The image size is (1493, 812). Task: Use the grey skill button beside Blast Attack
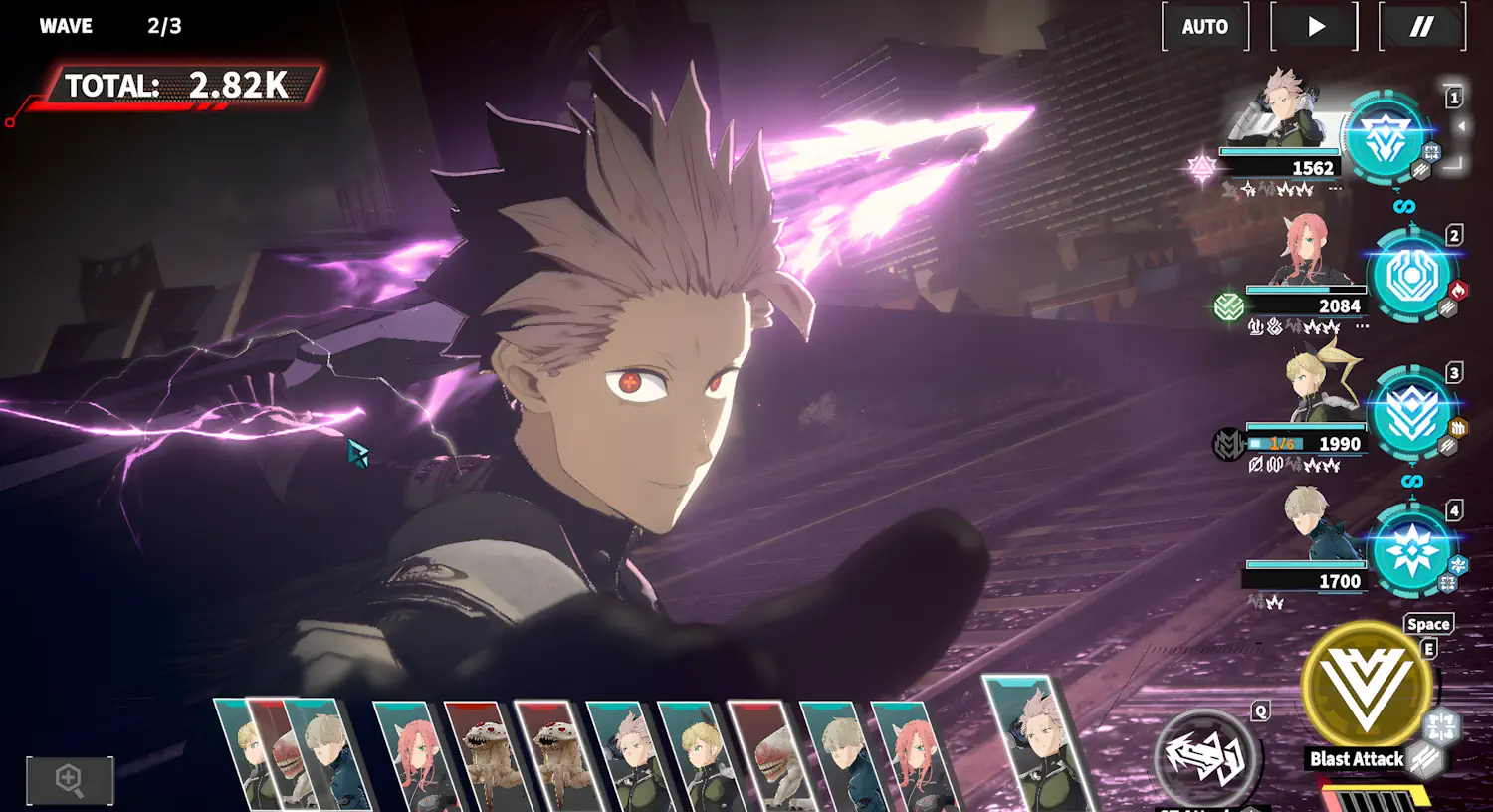coord(1206,757)
